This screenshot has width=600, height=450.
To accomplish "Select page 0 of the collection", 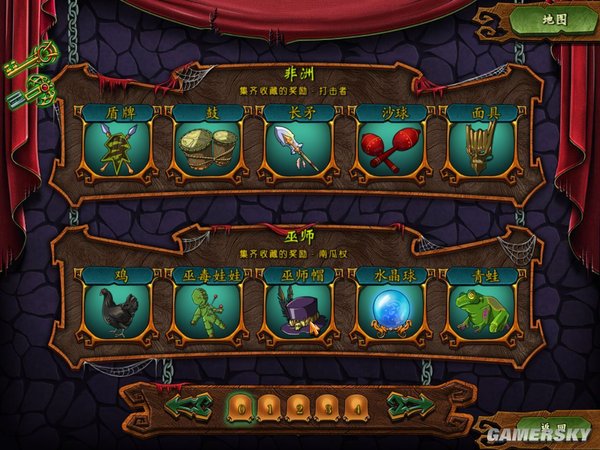I will 240,406.
